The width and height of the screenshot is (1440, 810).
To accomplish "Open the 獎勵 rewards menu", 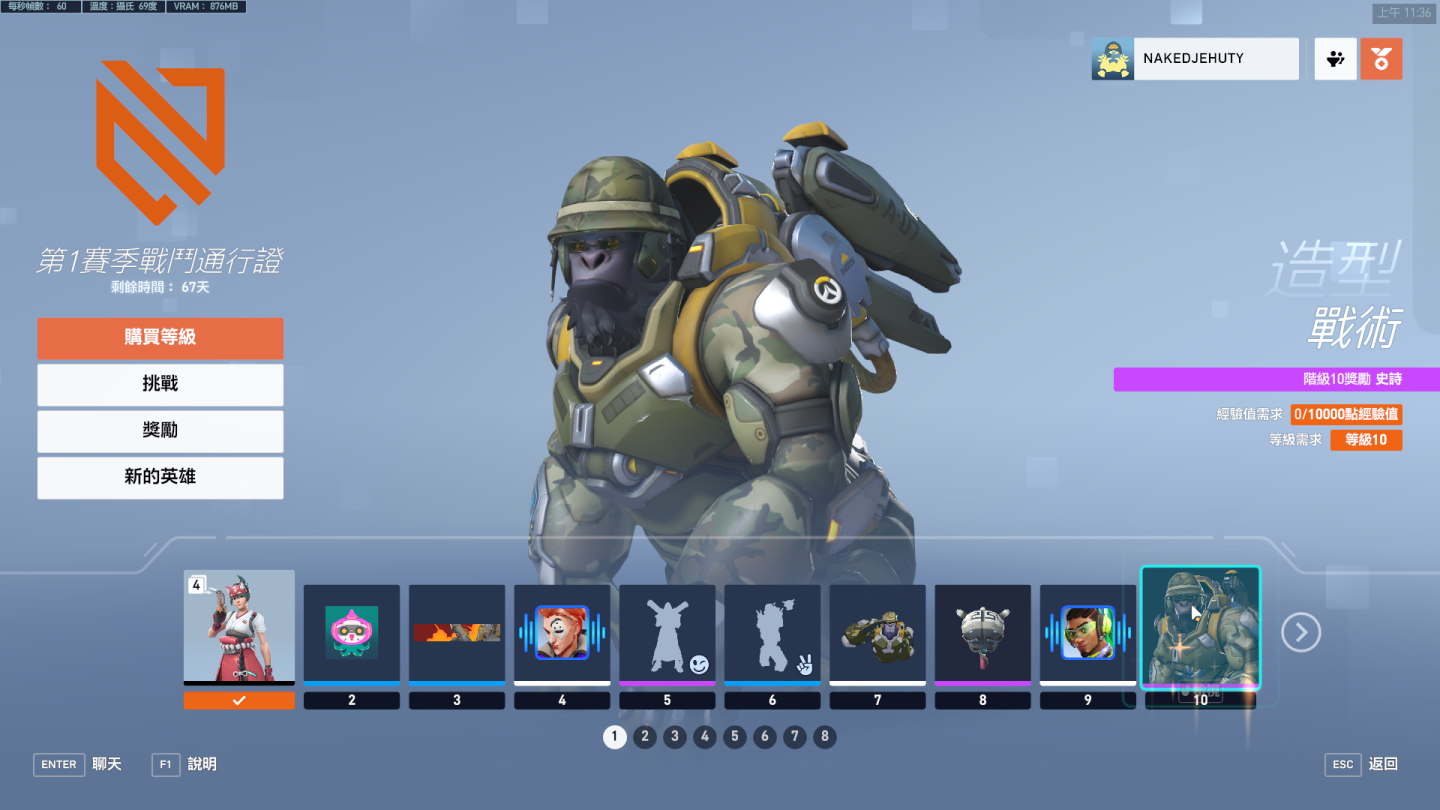I will 160,431.
